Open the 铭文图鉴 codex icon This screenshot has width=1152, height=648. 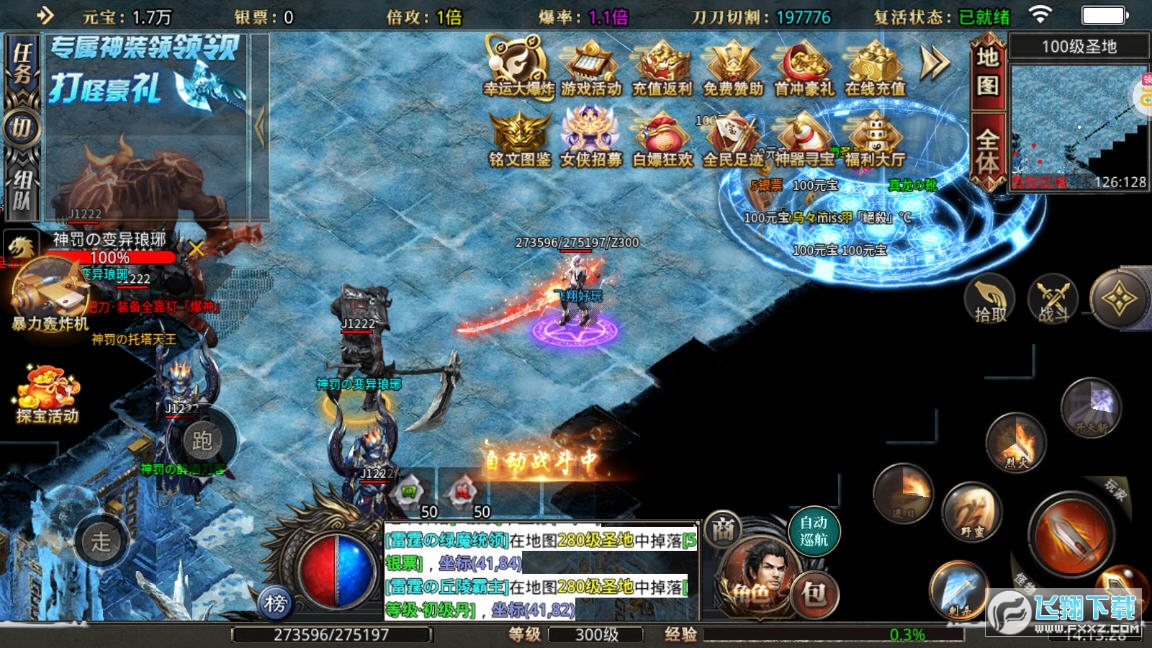click(x=519, y=137)
